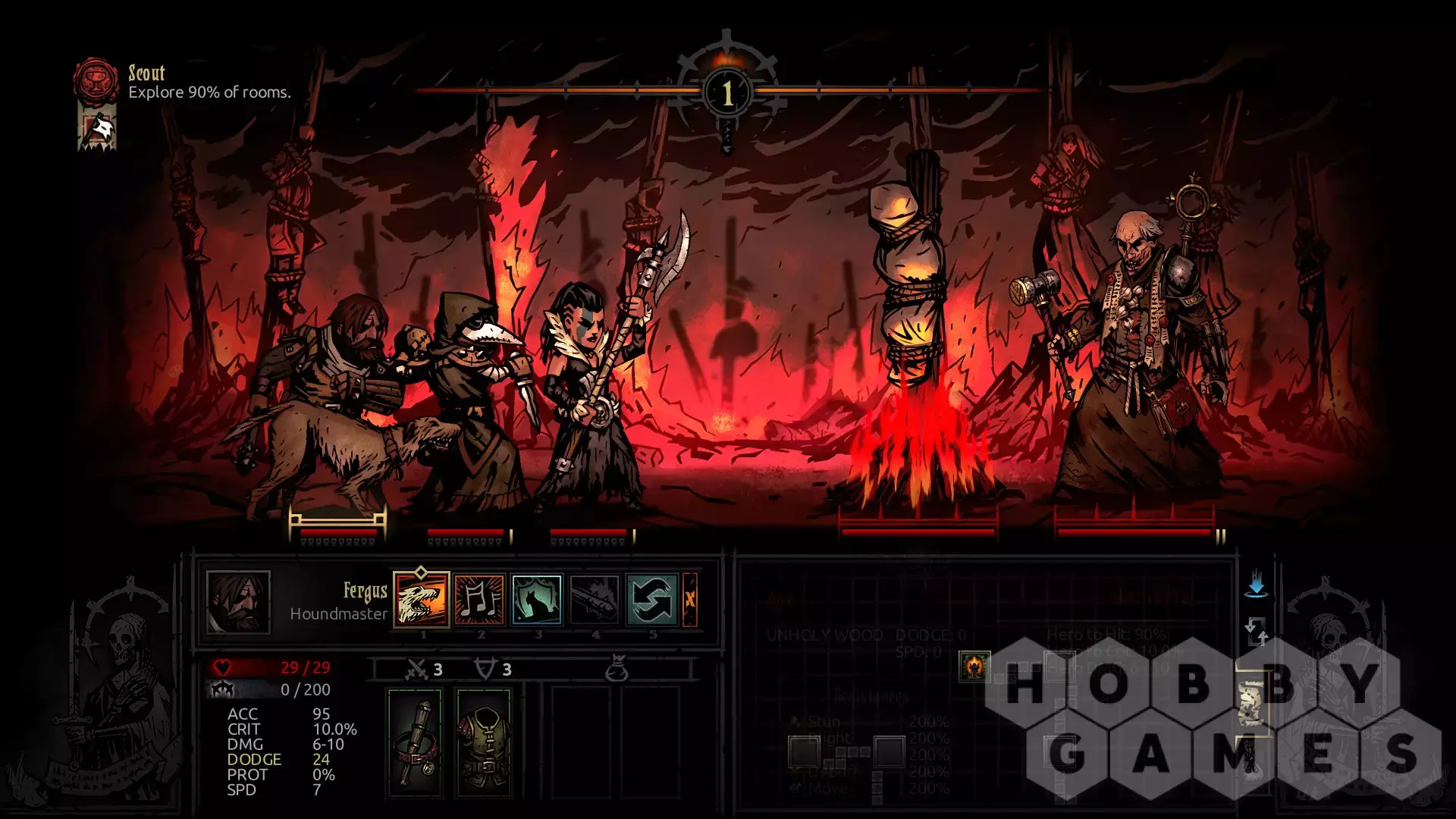The image size is (1456, 819).
Task: Pass the turn with the orange X
Action: pos(690,599)
